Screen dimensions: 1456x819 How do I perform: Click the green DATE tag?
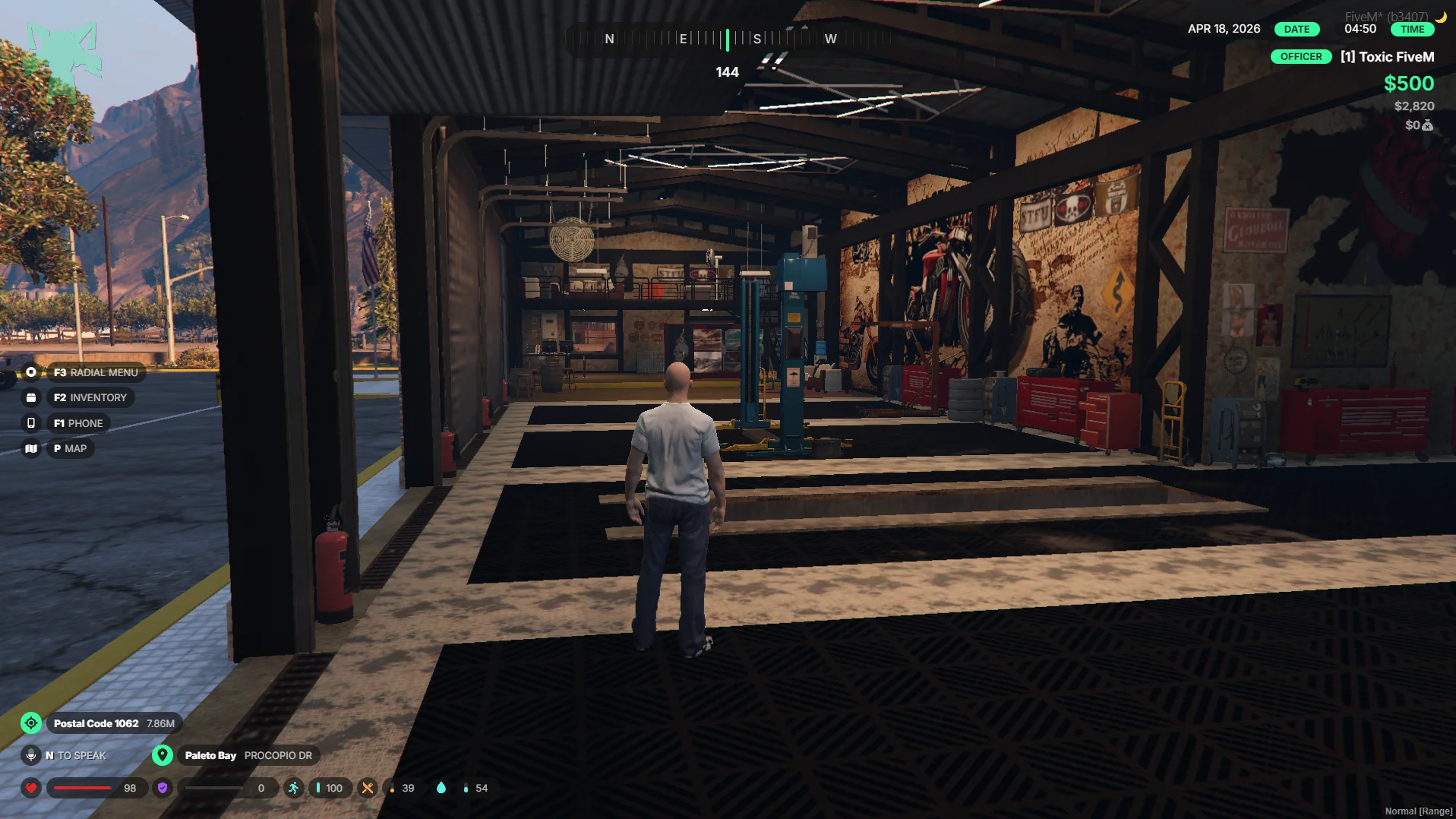1297,30
